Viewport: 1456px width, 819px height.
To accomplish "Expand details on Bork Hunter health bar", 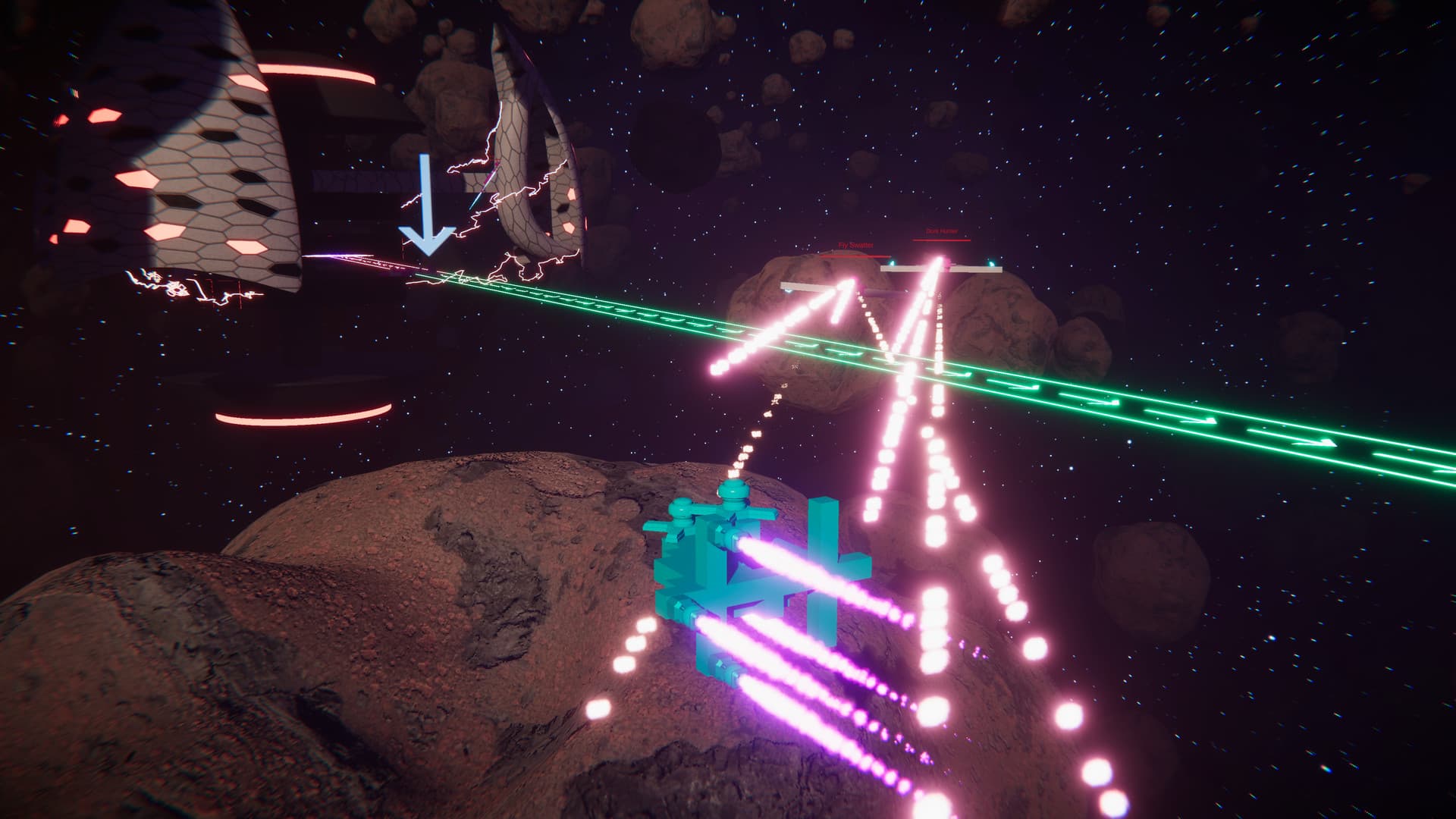I will (x=942, y=240).
